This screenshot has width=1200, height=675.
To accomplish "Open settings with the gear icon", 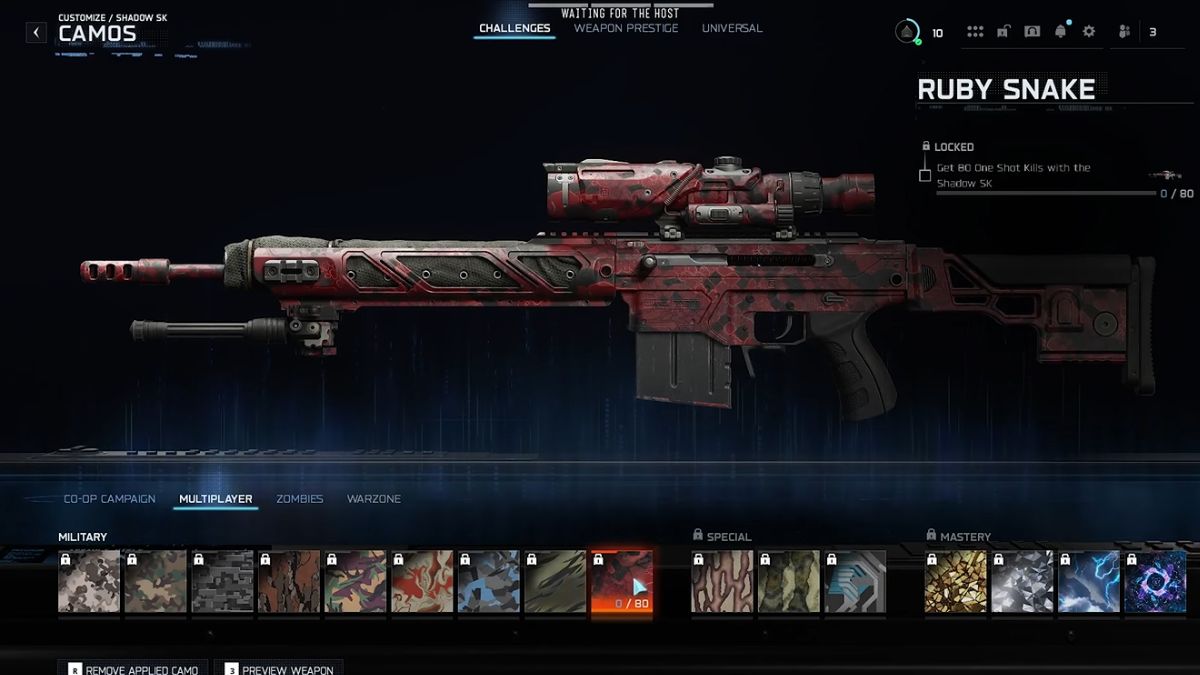I will (1089, 32).
